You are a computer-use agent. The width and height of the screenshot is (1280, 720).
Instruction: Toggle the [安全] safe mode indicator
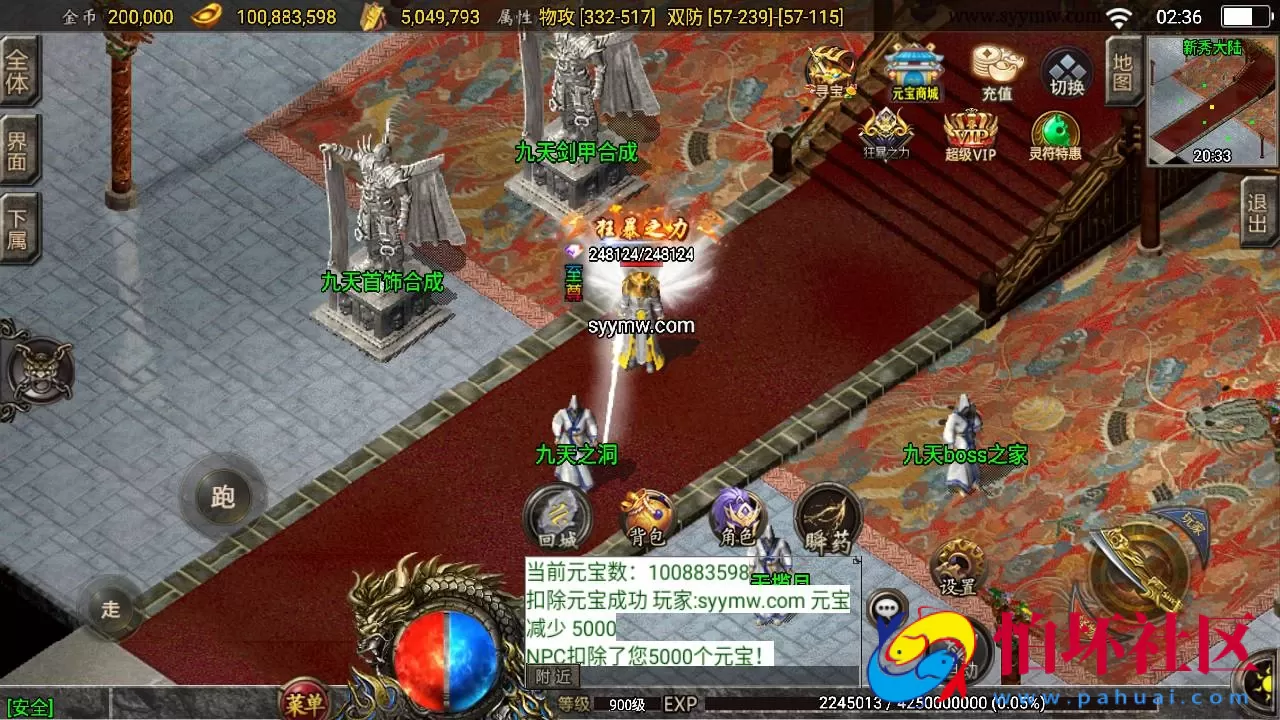[x=28, y=708]
